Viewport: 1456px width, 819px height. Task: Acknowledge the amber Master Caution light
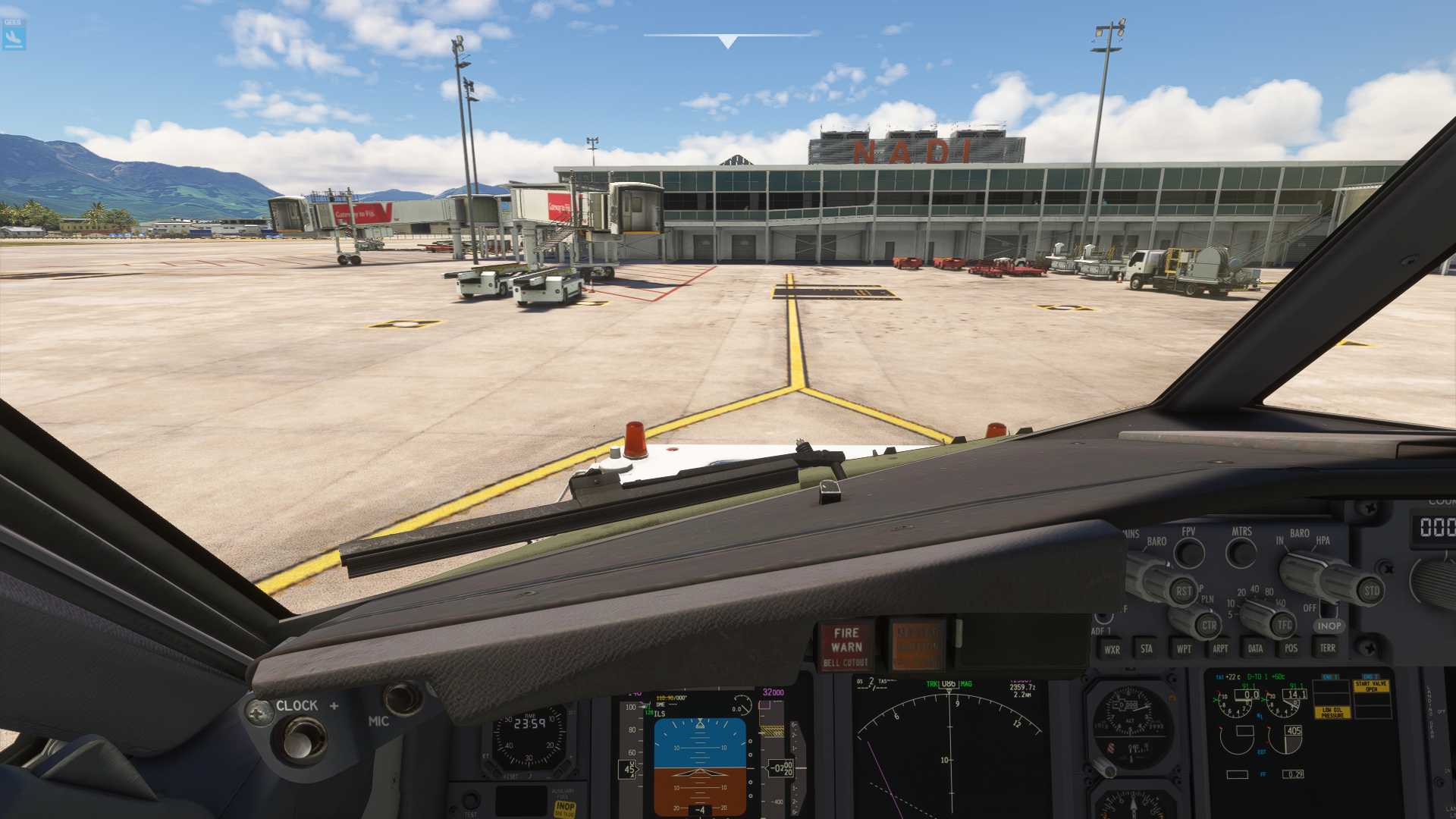click(x=917, y=646)
